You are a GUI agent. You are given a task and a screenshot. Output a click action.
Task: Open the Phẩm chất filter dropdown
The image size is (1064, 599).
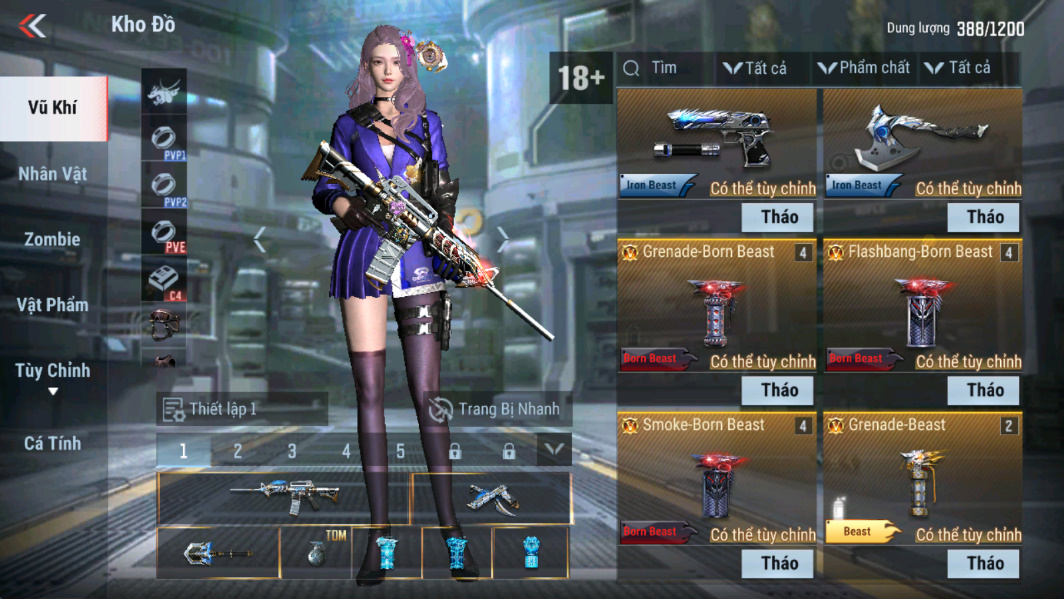(864, 68)
